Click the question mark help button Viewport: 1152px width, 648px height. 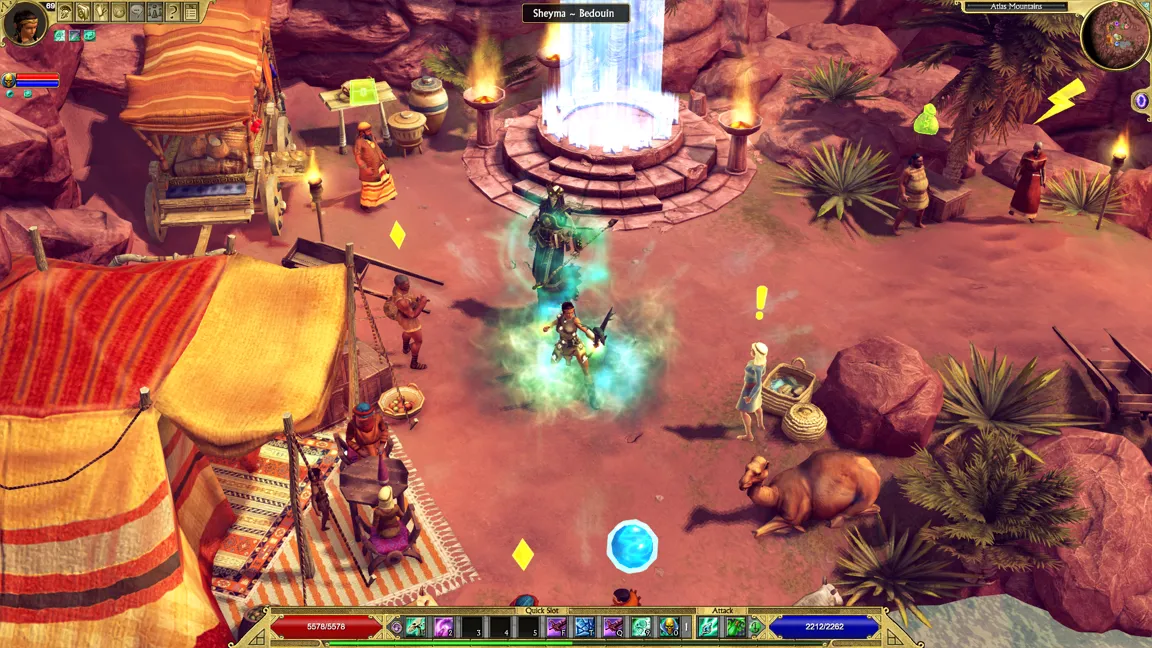(173, 12)
